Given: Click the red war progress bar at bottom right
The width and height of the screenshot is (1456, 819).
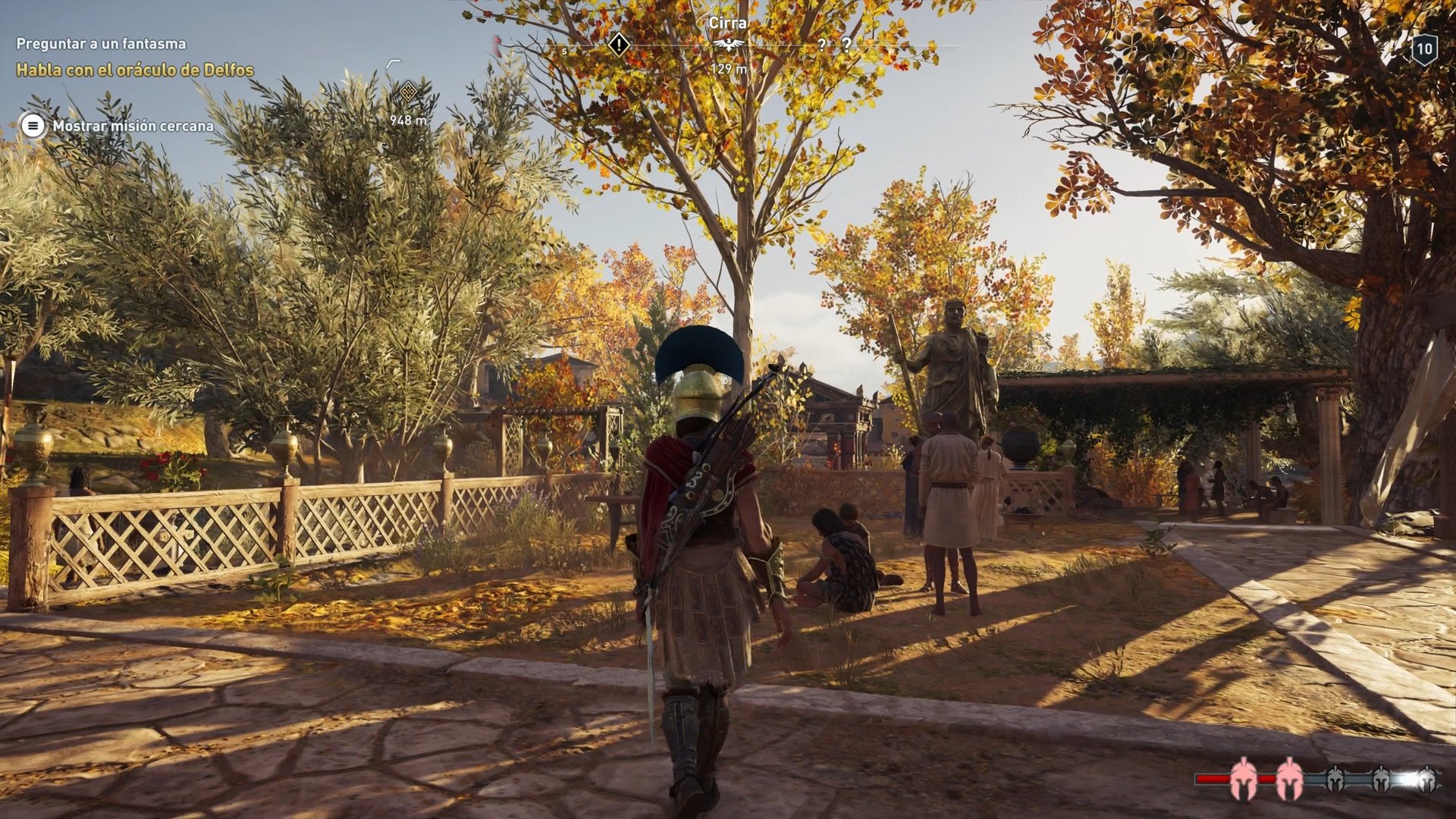Looking at the screenshot, I should (1213, 777).
